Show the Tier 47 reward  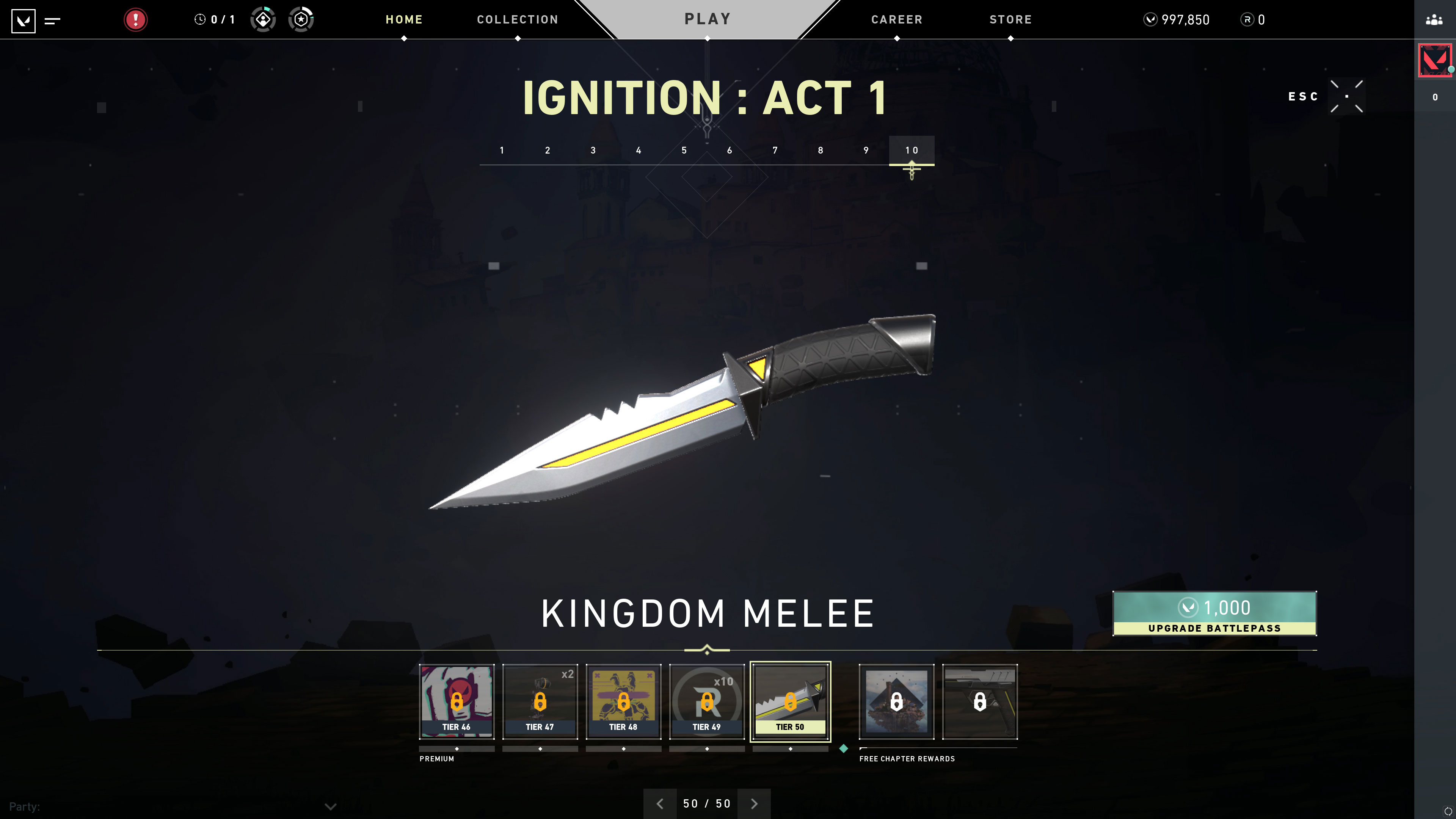click(540, 701)
